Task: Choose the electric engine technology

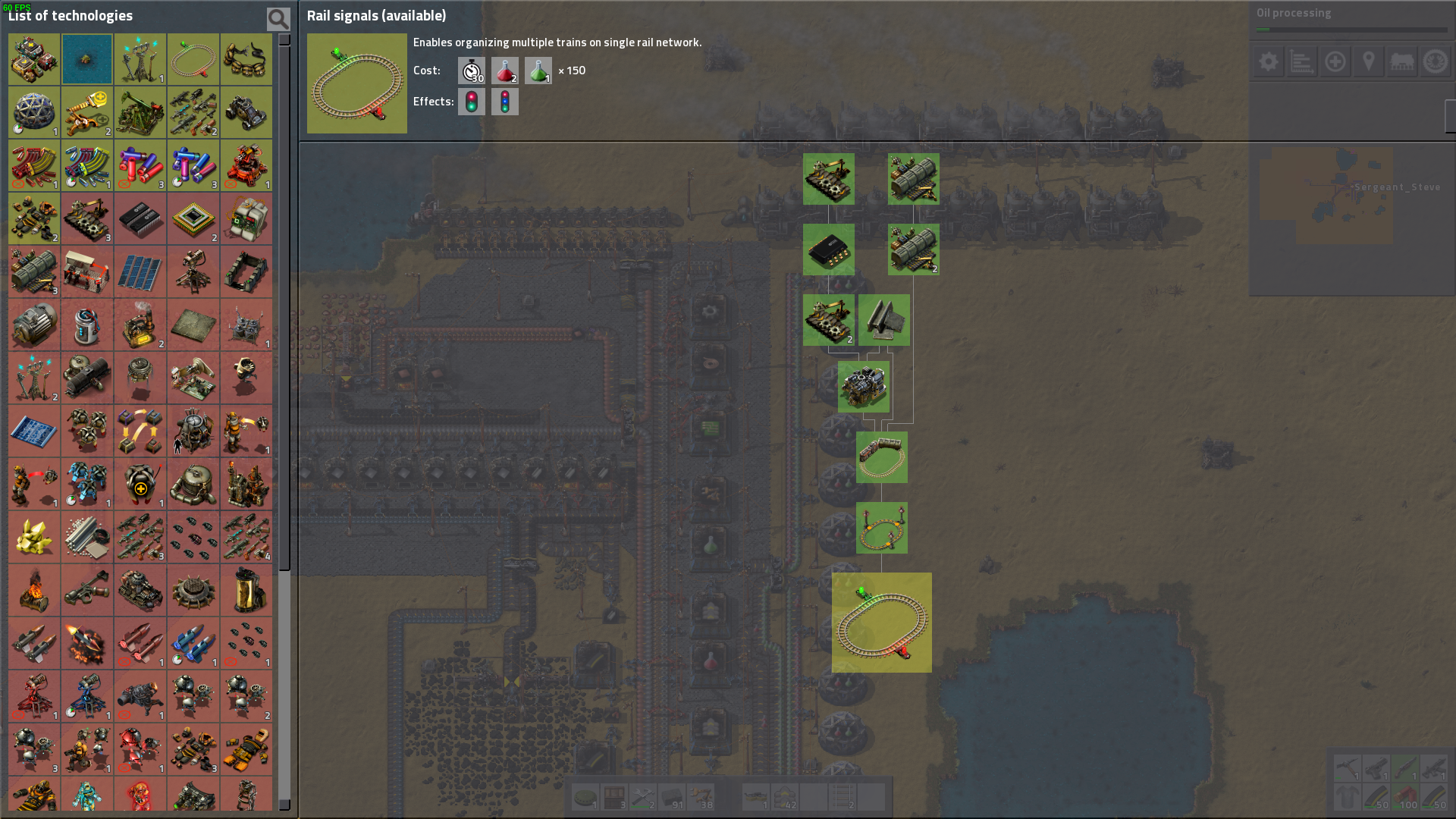Action: pyautogui.click(x=34, y=325)
